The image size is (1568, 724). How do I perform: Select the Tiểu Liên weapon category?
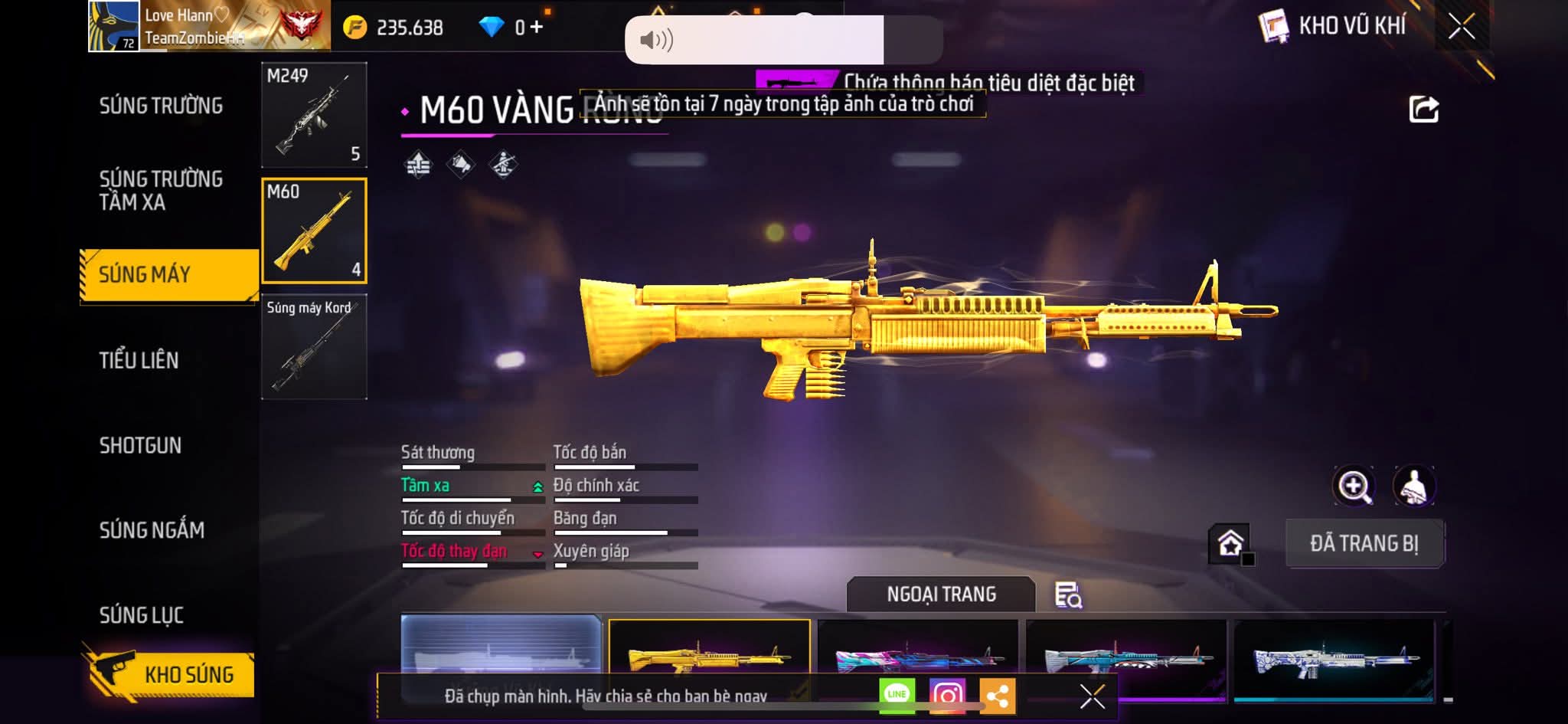click(x=139, y=360)
